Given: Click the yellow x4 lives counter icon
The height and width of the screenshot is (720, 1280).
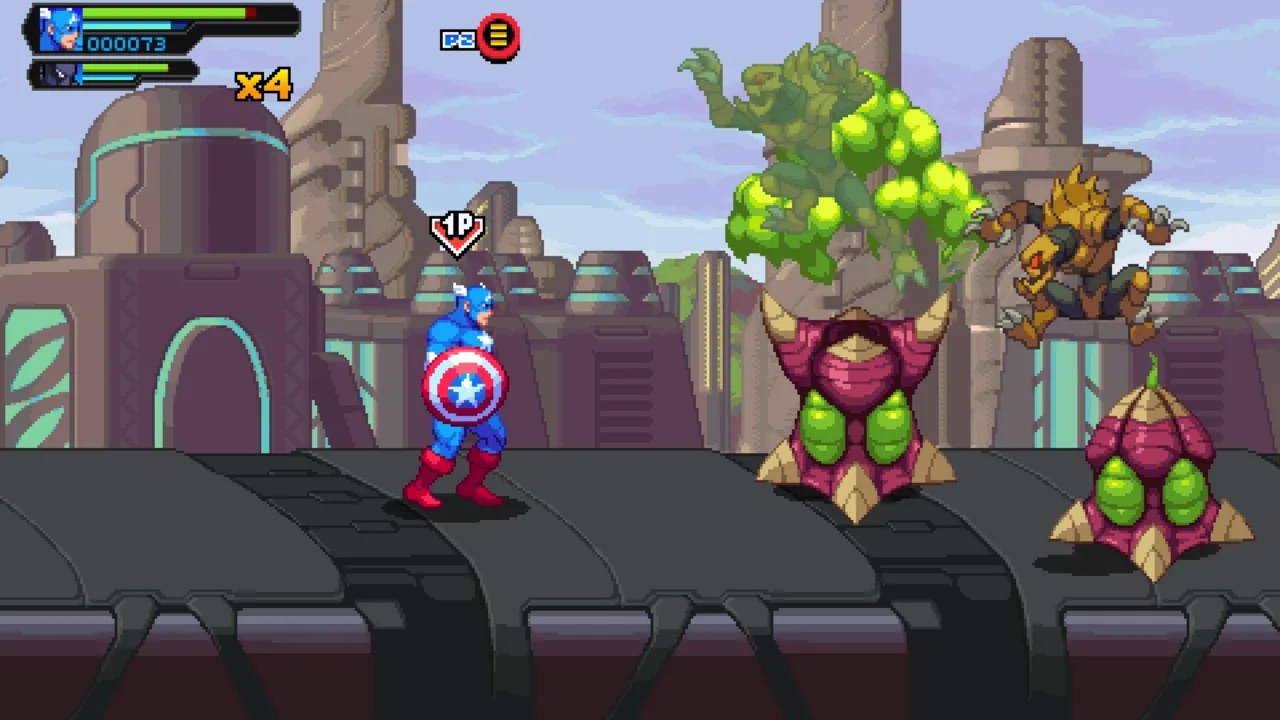Looking at the screenshot, I should pos(265,85).
